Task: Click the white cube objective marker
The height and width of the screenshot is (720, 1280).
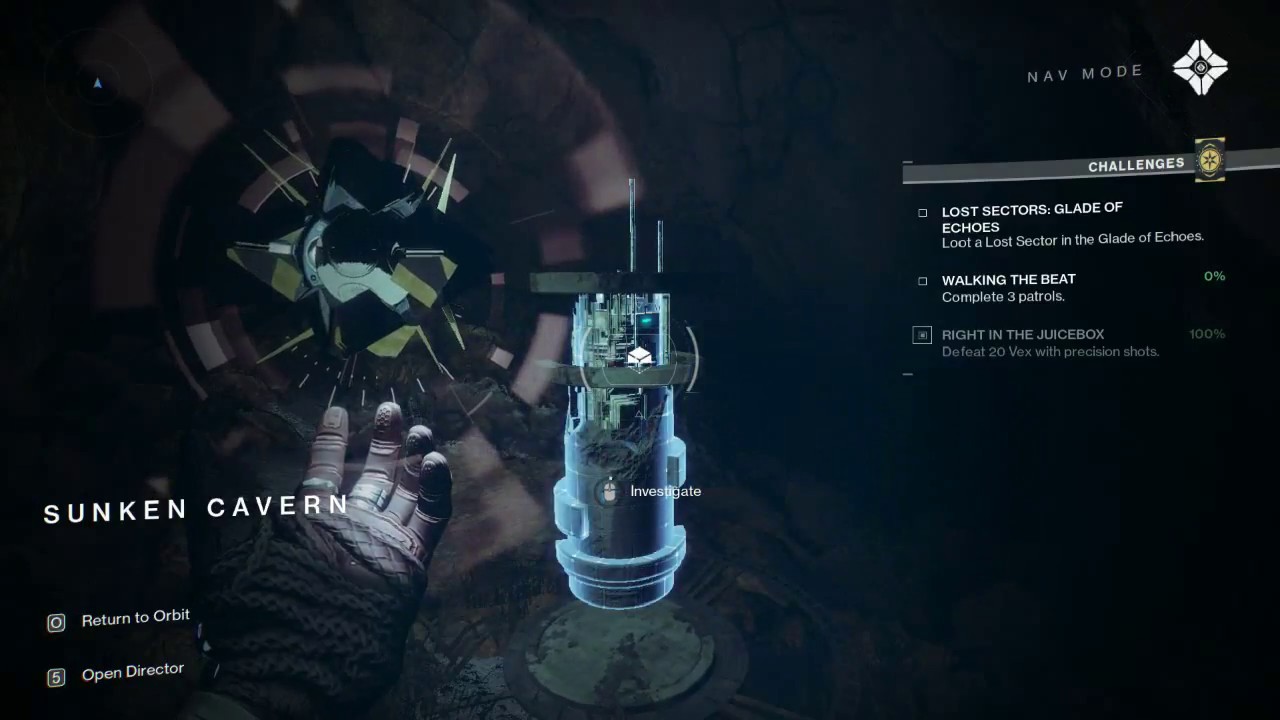Action: (x=640, y=357)
